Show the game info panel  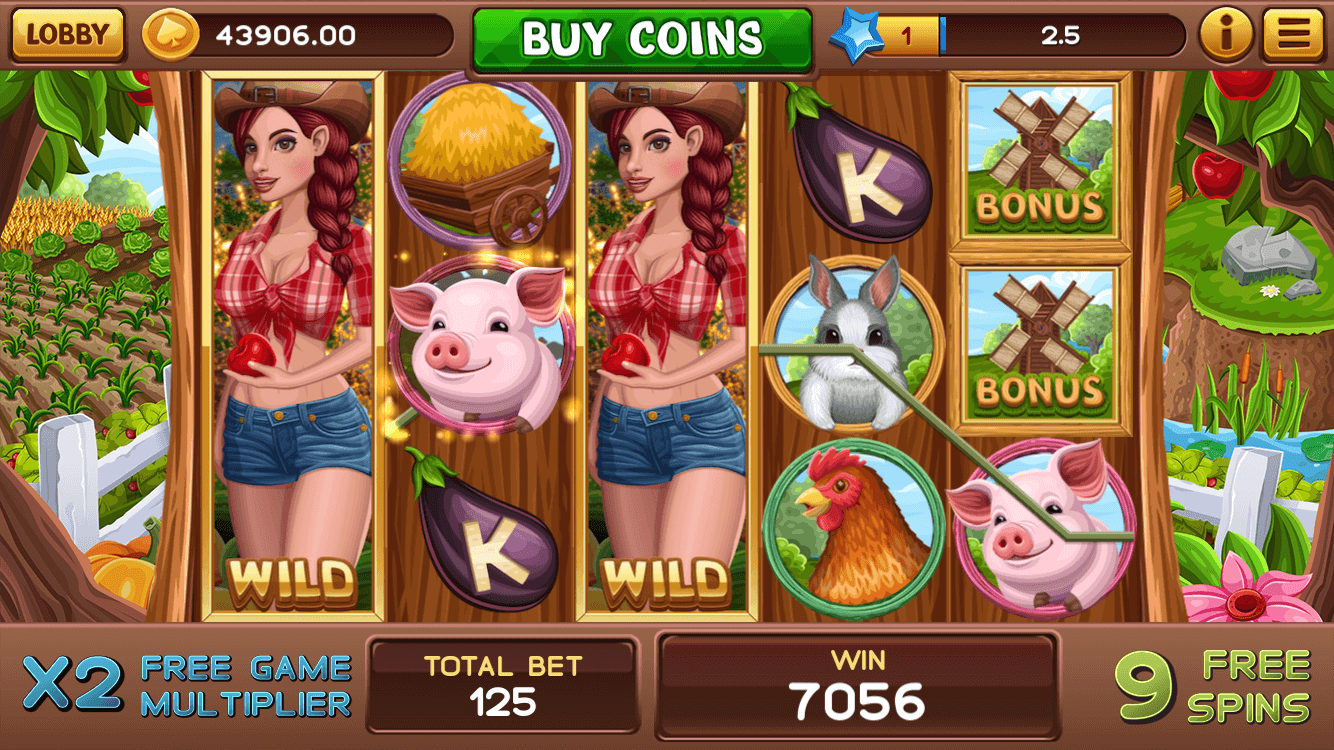pyautogui.click(x=1226, y=36)
